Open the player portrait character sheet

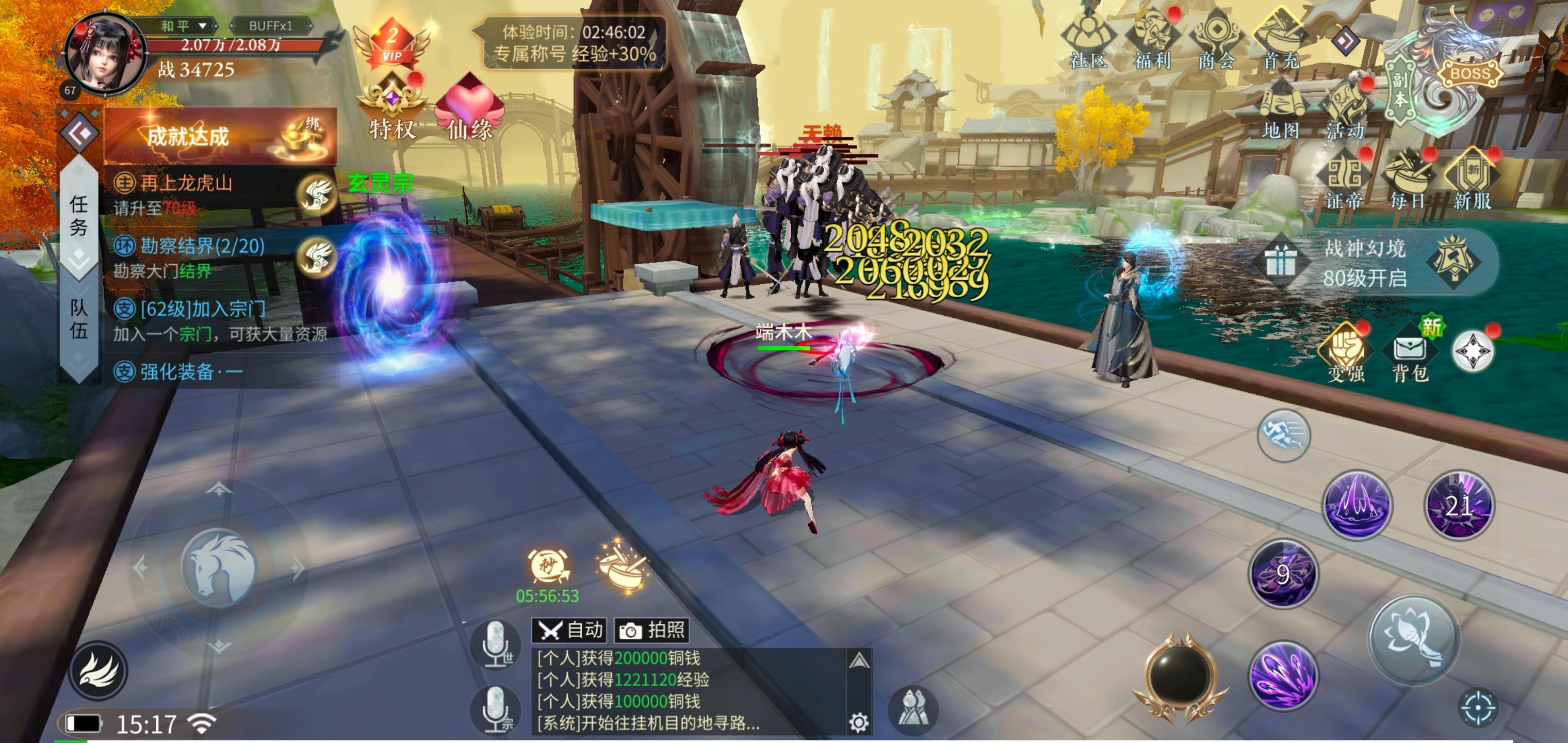(x=105, y=55)
